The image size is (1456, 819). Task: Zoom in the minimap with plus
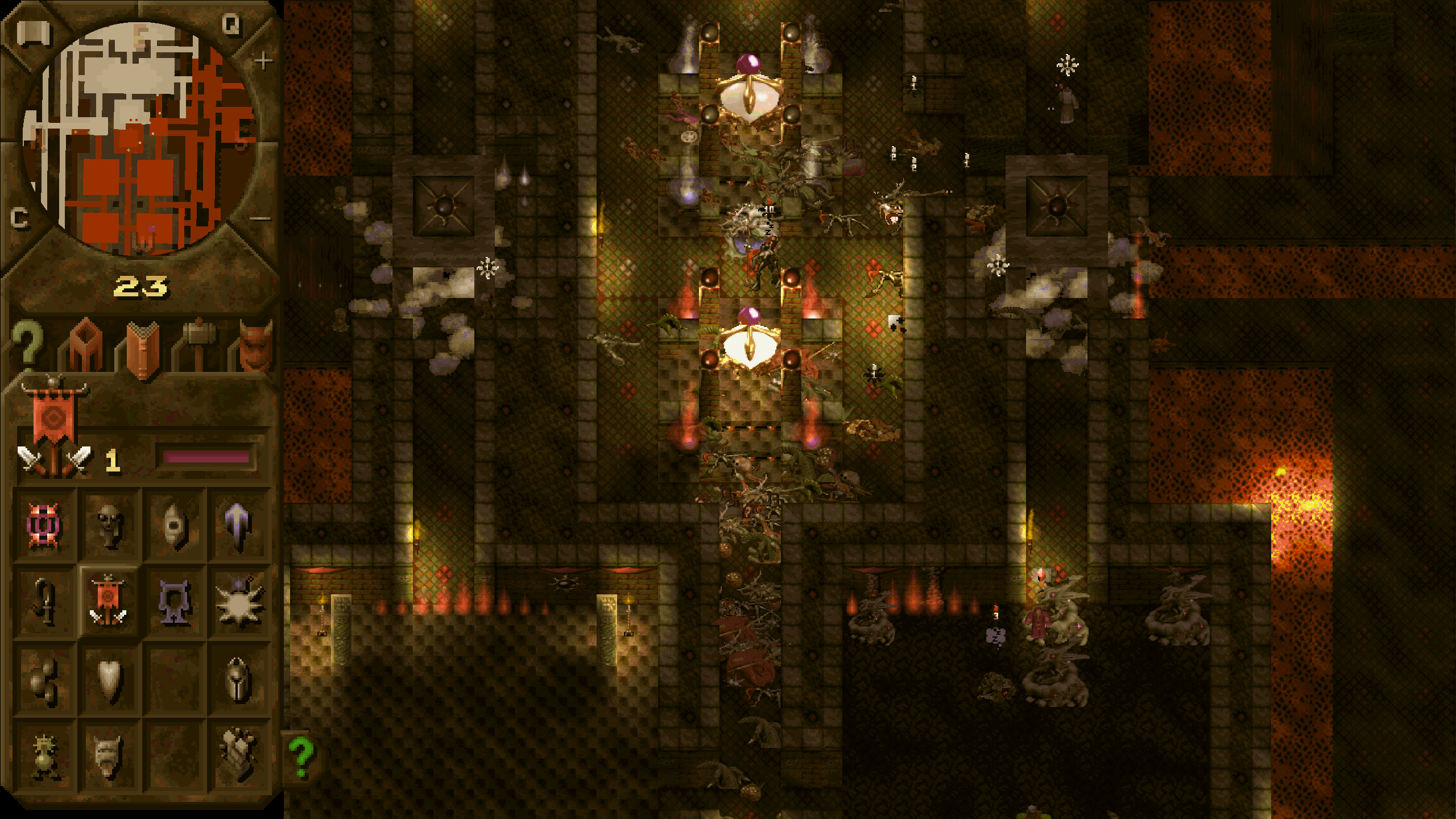pos(263,60)
